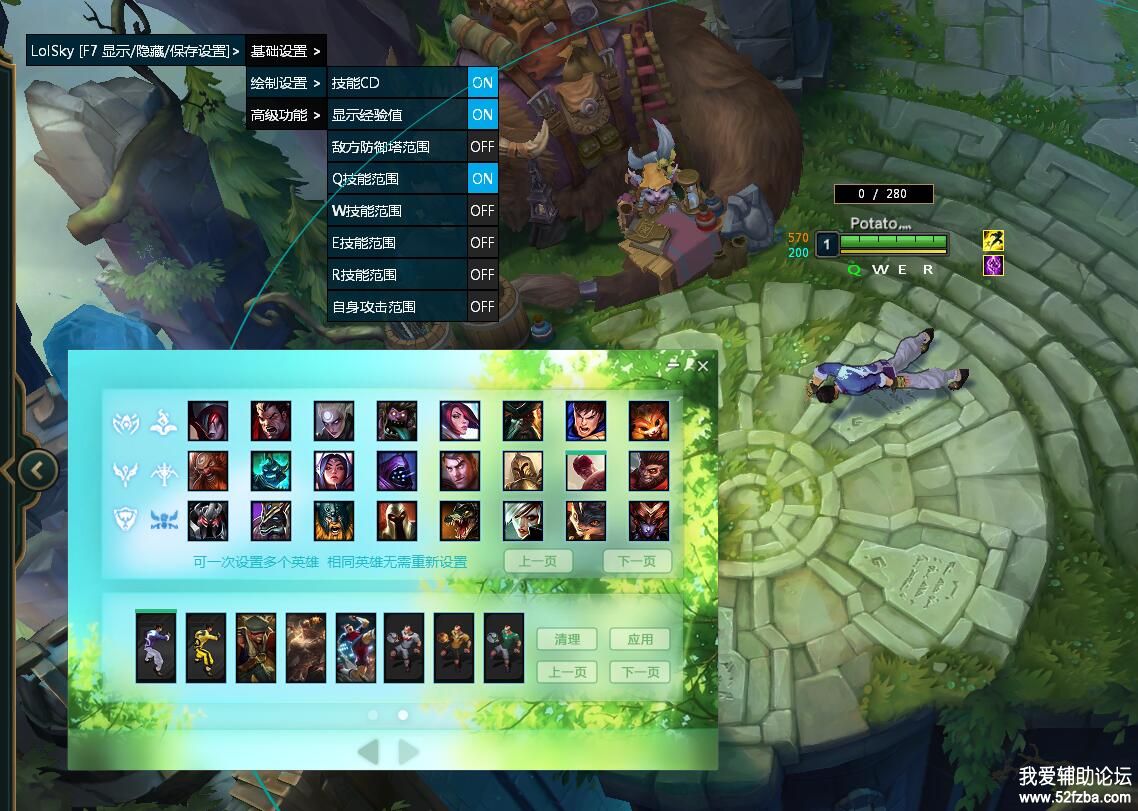The image size is (1138, 811).
Task: Click the gold-ringed left arrow button
Action: (x=38, y=469)
